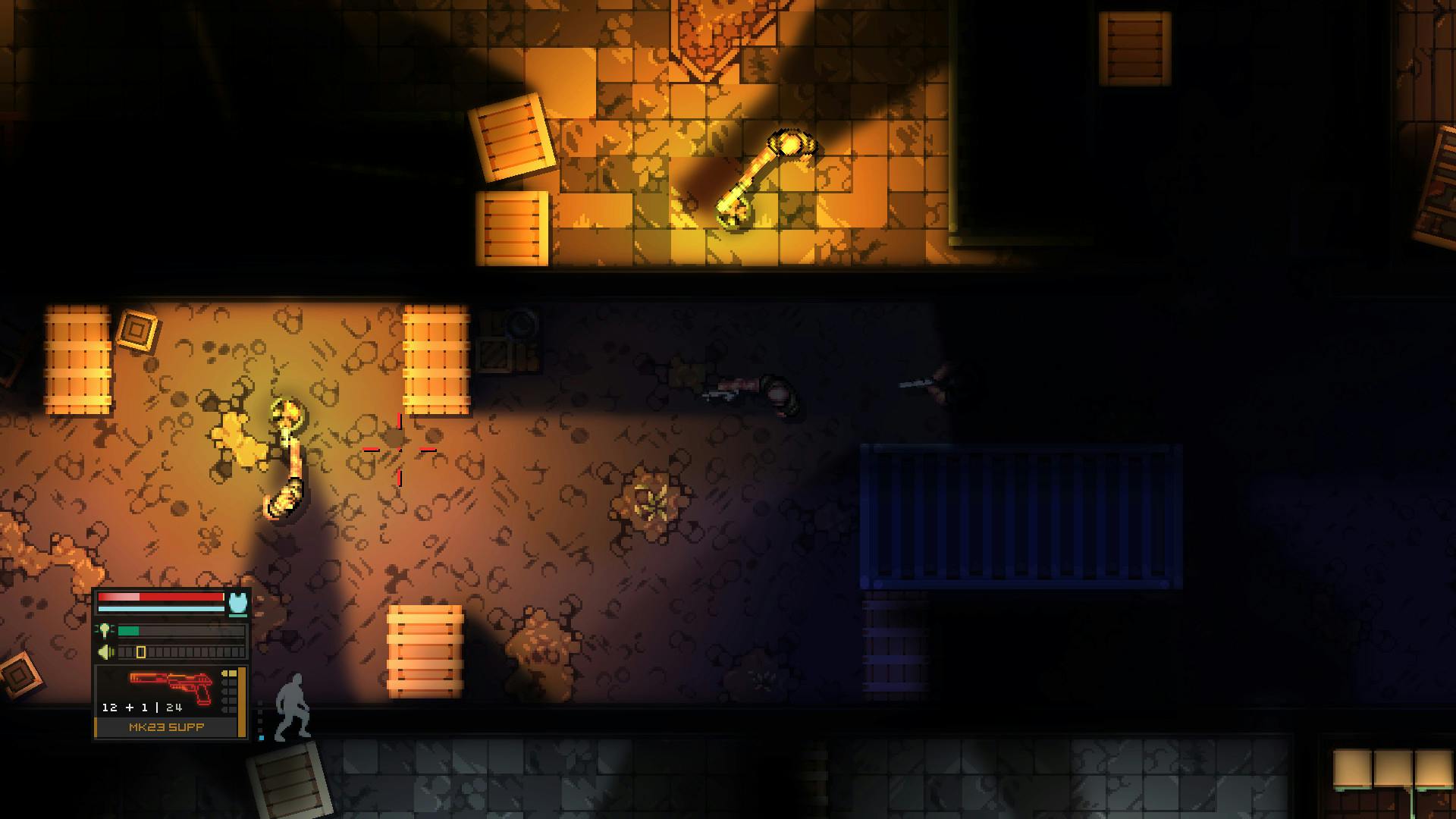Image resolution: width=1456 pixels, height=819 pixels.
Task: Click the speaker icon next to noise meter
Action: point(105,651)
